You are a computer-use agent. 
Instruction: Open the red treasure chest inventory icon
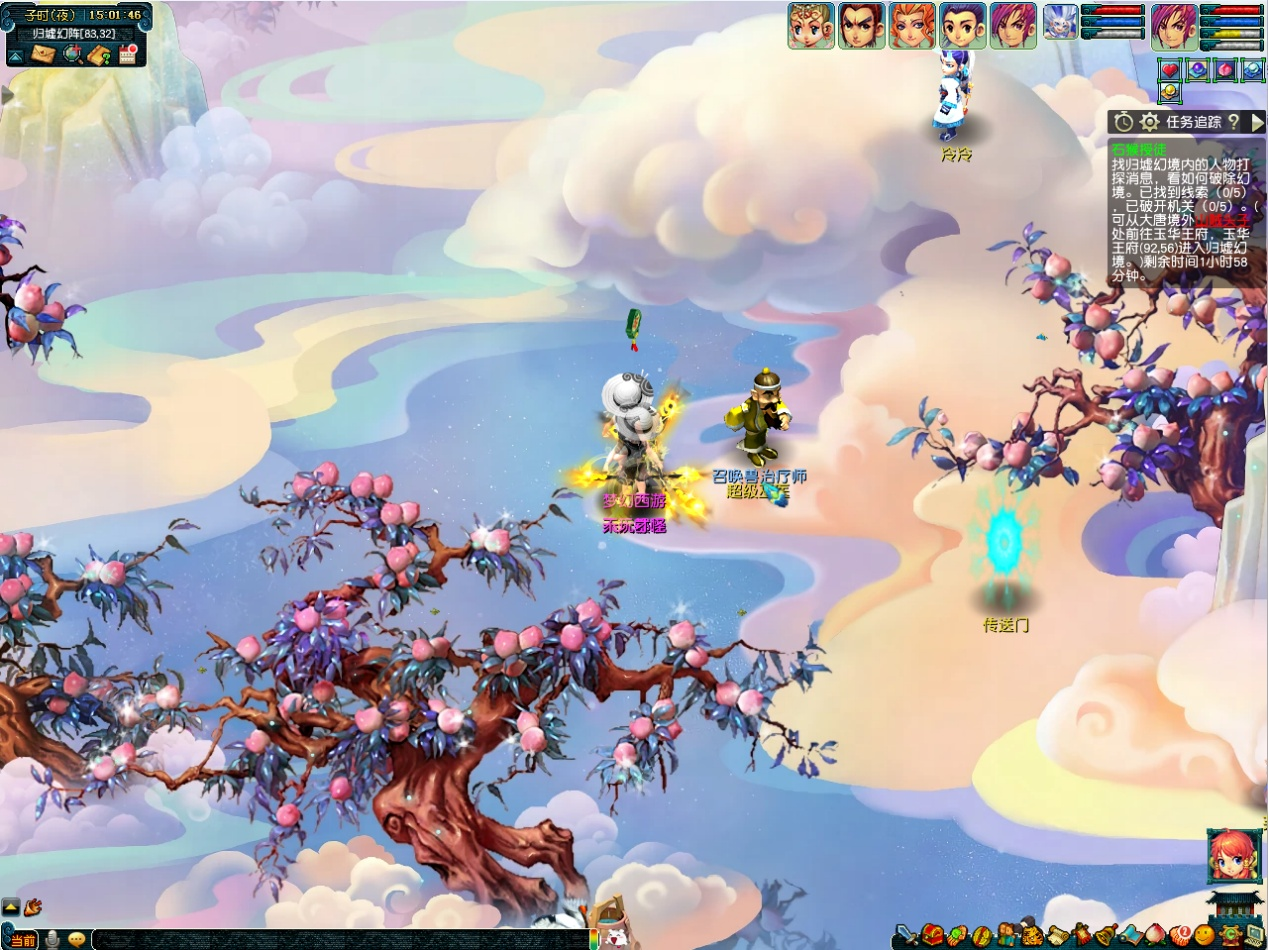tap(932, 936)
